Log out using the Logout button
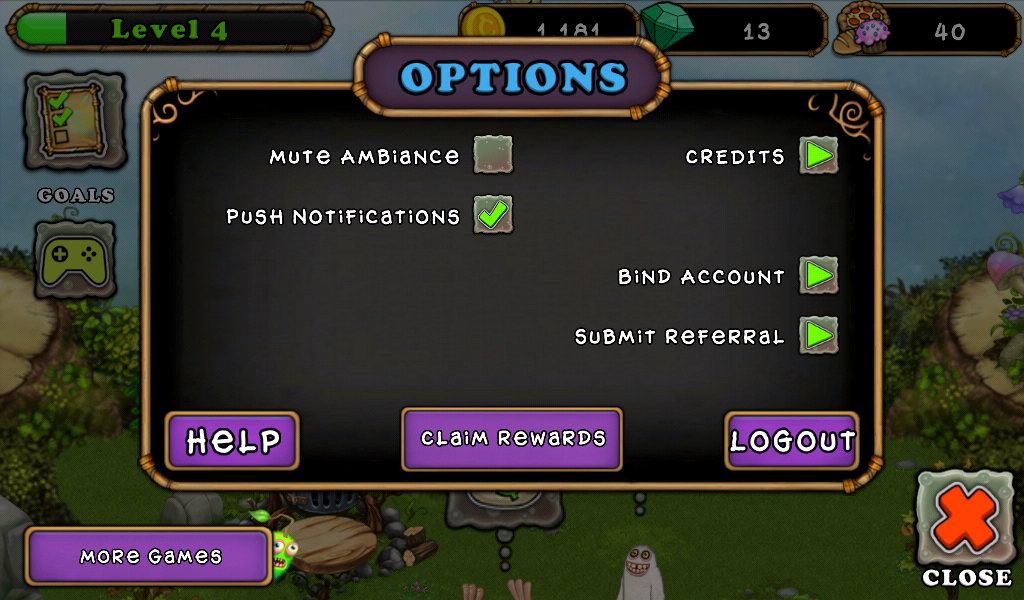 pyautogui.click(x=791, y=440)
